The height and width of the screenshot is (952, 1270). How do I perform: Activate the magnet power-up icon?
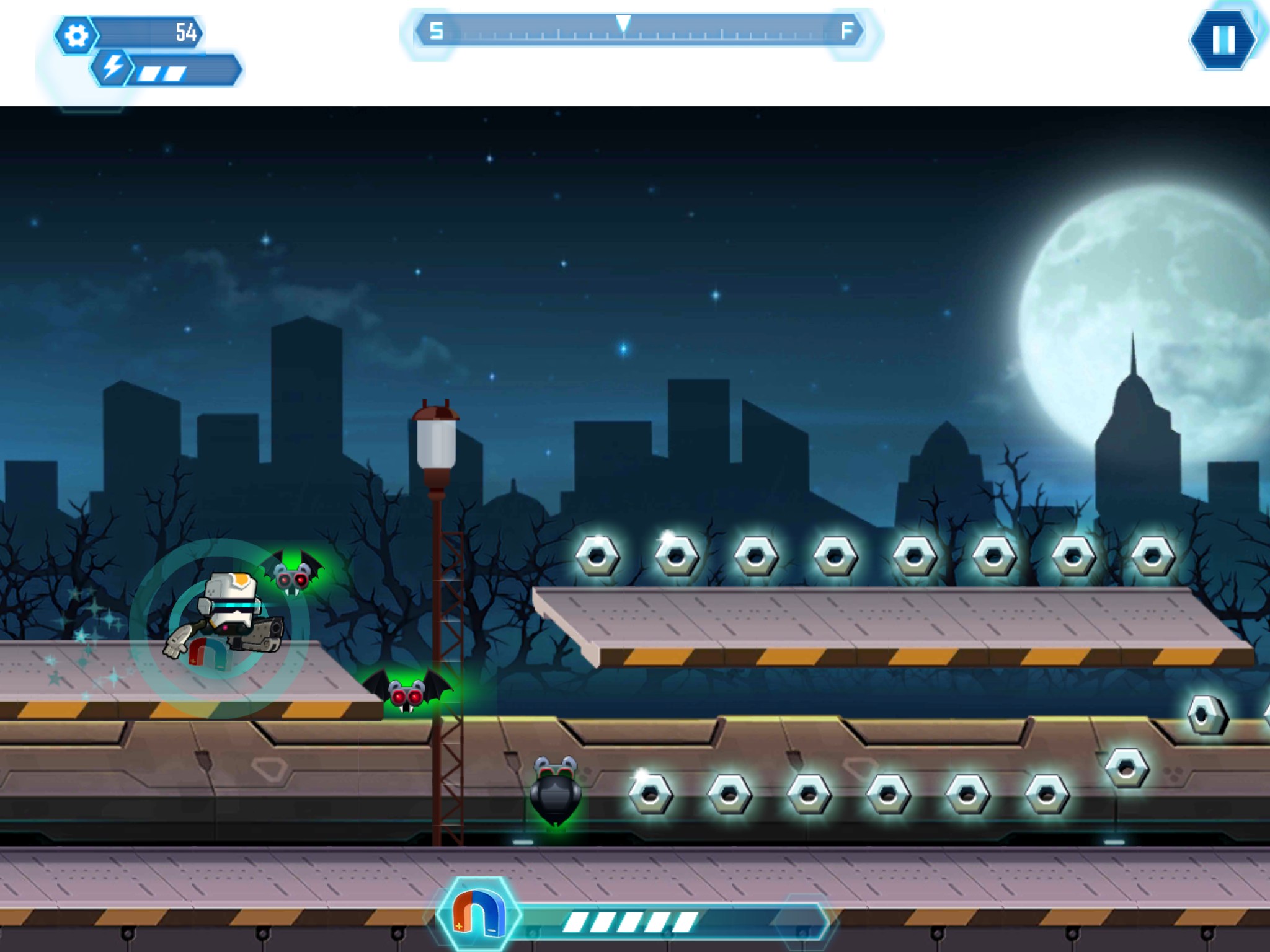click(x=476, y=915)
